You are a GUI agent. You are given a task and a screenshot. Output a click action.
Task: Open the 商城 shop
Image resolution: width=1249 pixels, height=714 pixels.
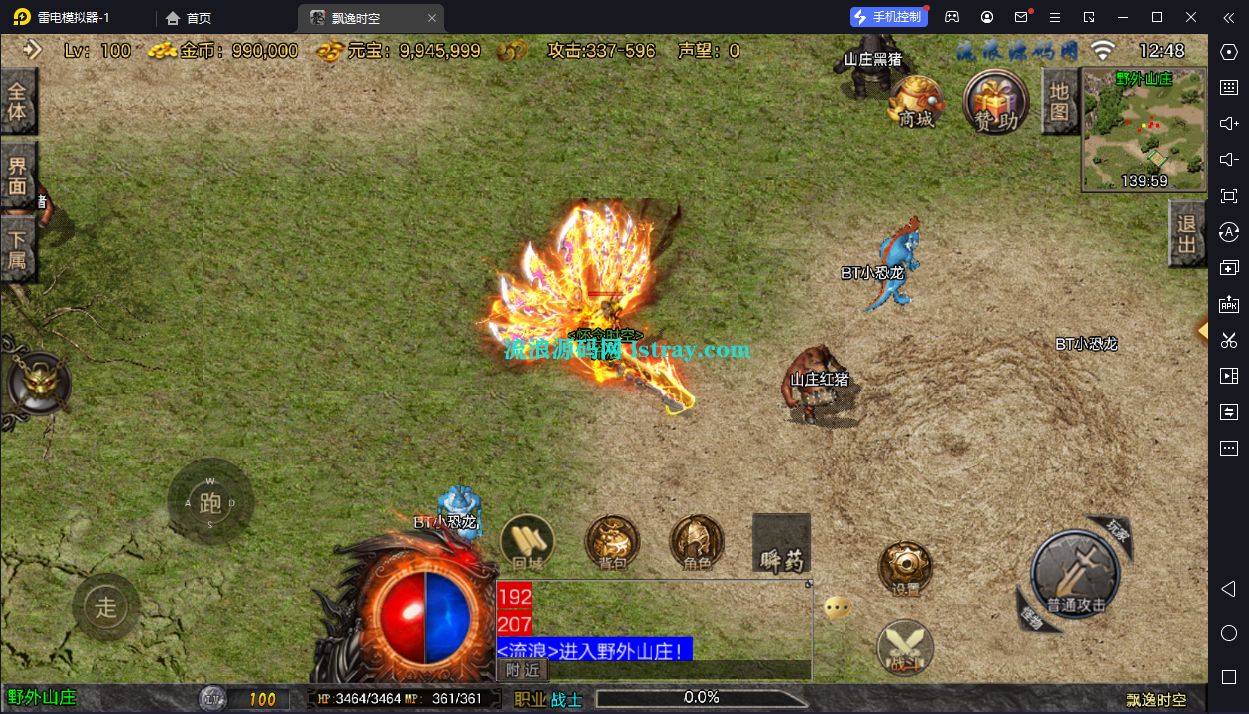pos(916,101)
